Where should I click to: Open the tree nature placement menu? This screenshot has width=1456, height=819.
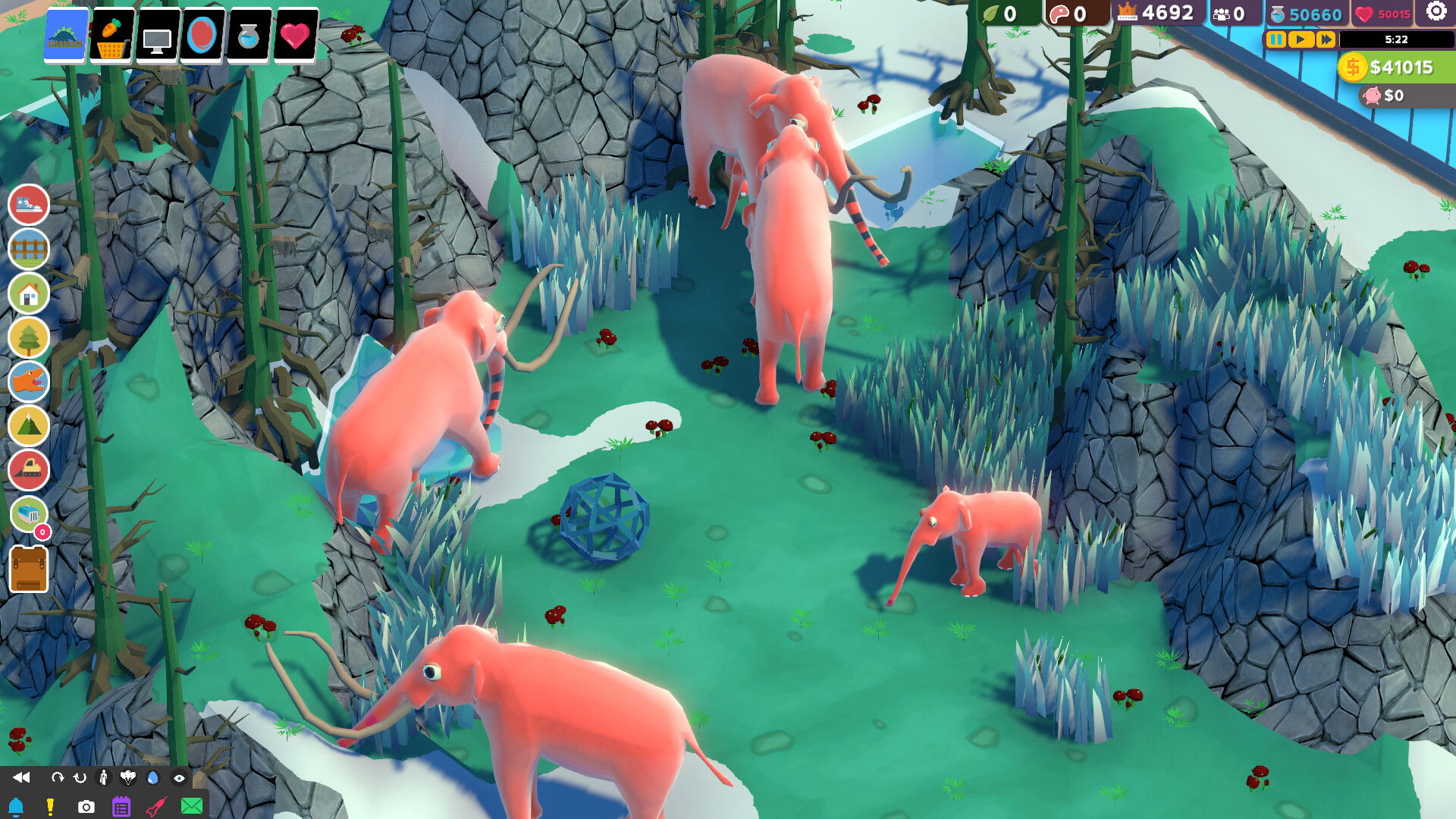pyautogui.click(x=28, y=337)
